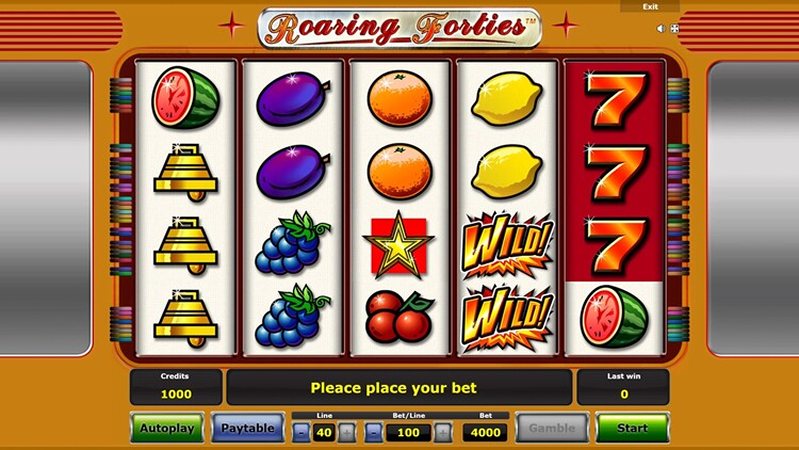Screen dimensions: 799x450
Task: Decrease the number of lines
Action: point(301,433)
